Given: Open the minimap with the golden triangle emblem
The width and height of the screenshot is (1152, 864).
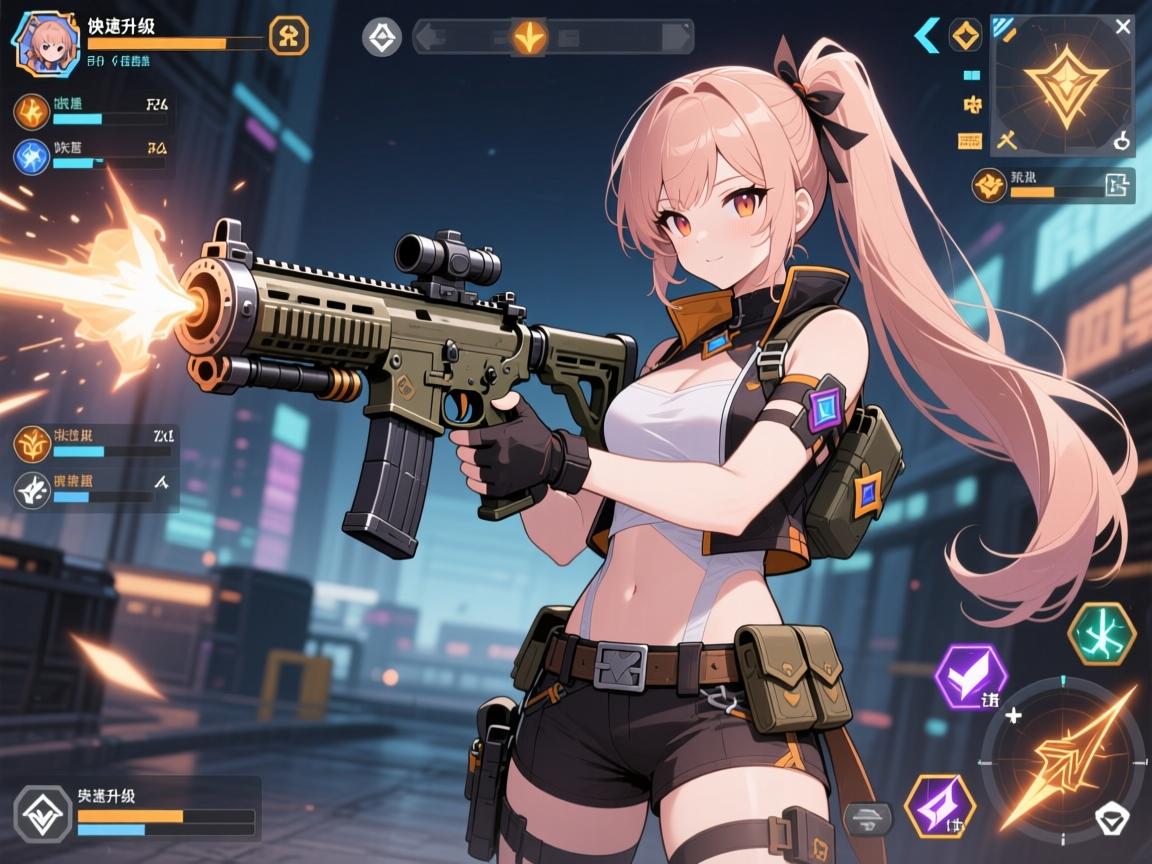Looking at the screenshot, I should [1065, 85].
